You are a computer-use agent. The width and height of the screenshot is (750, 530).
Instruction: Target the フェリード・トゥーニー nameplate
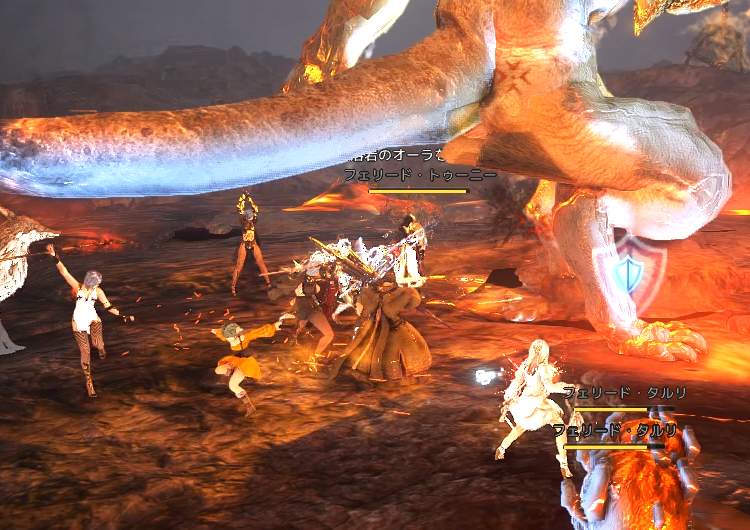click(x=420, y=175)
